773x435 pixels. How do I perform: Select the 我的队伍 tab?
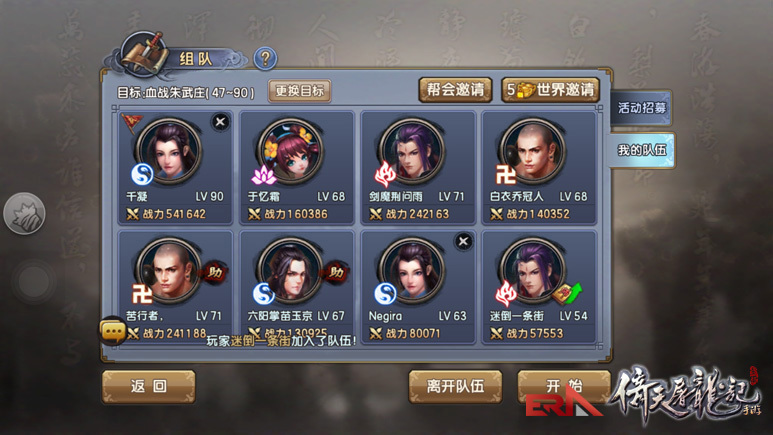(642, 151)
